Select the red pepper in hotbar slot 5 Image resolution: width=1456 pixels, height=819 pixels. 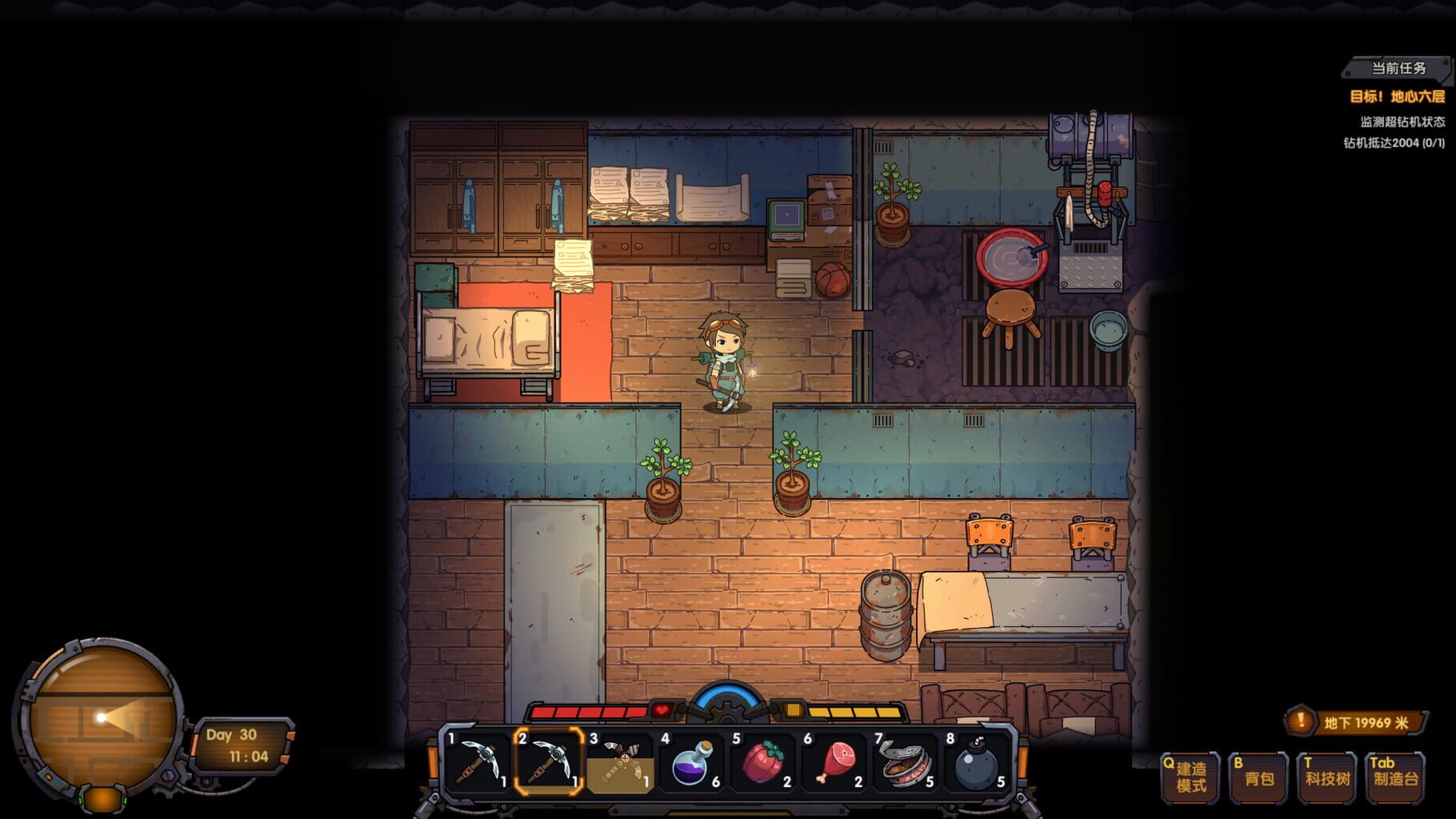click(763, 760)
